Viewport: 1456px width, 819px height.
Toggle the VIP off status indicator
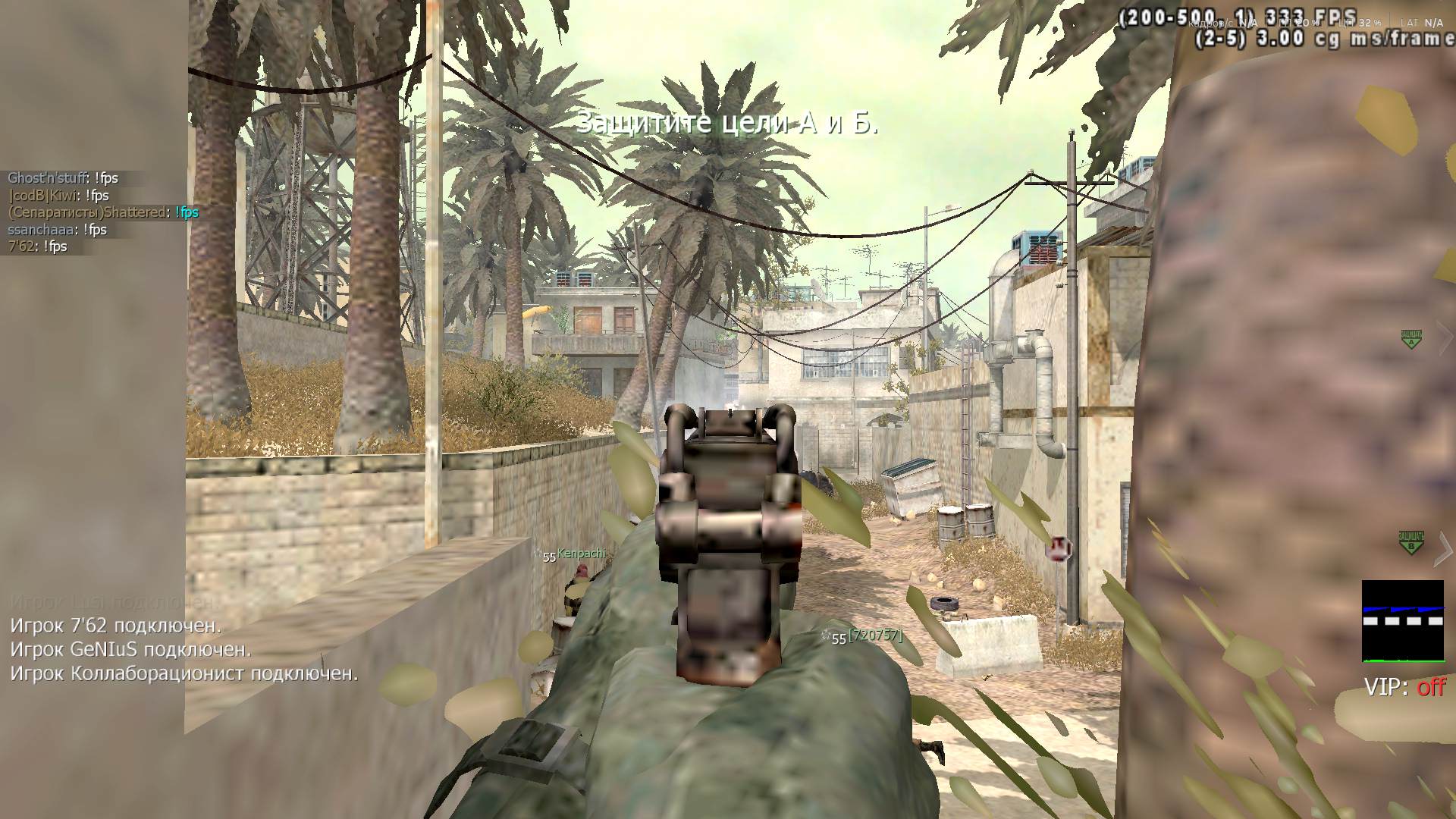click(x=1404, y=687)
